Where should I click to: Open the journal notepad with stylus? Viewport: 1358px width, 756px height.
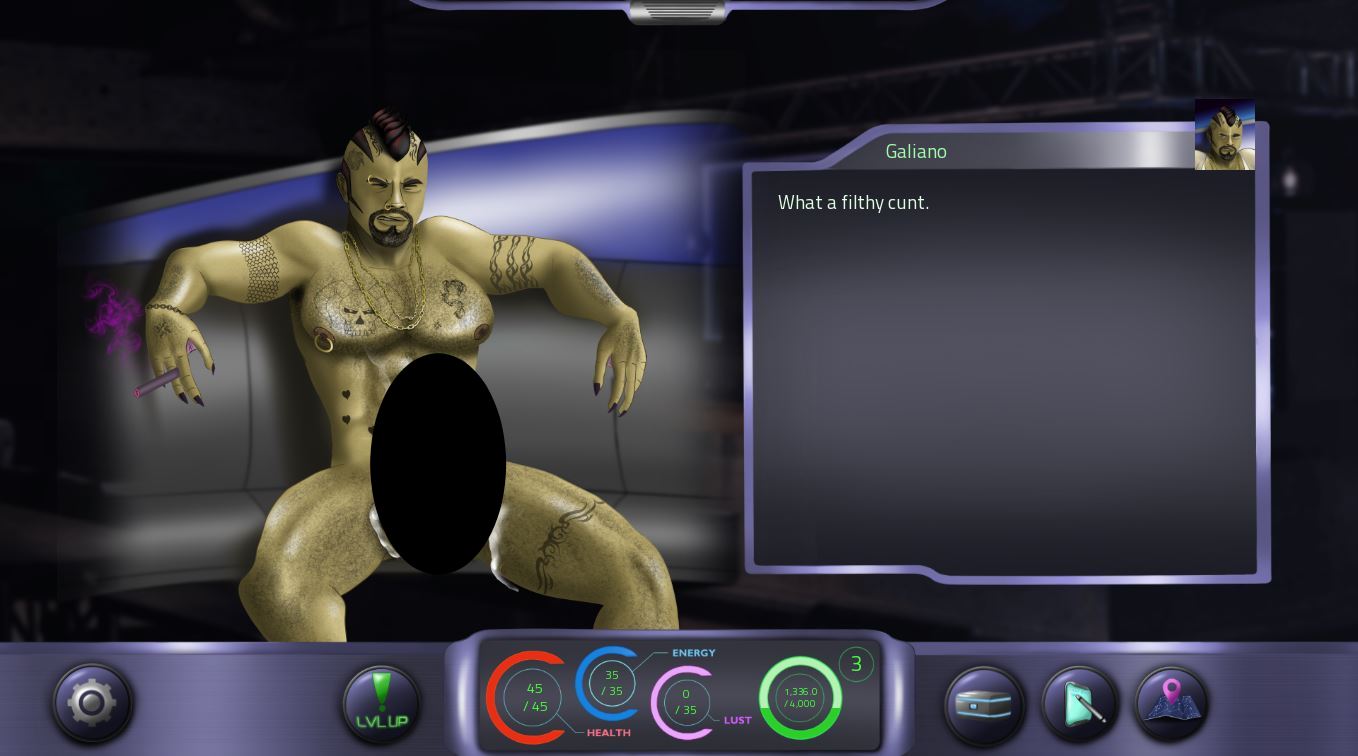(x=1078, y=704)
